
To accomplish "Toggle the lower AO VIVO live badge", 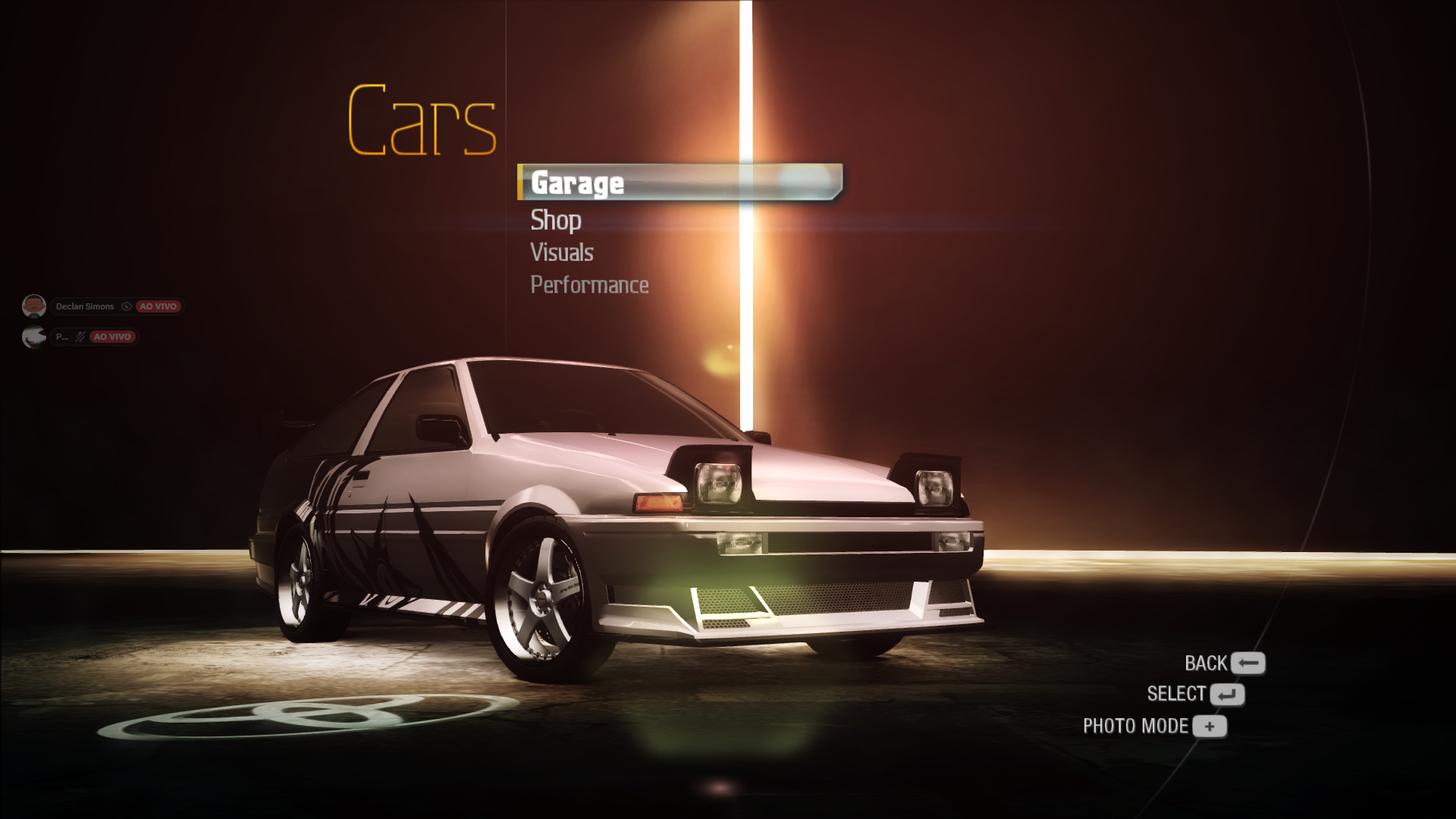I will coord(113,337).
